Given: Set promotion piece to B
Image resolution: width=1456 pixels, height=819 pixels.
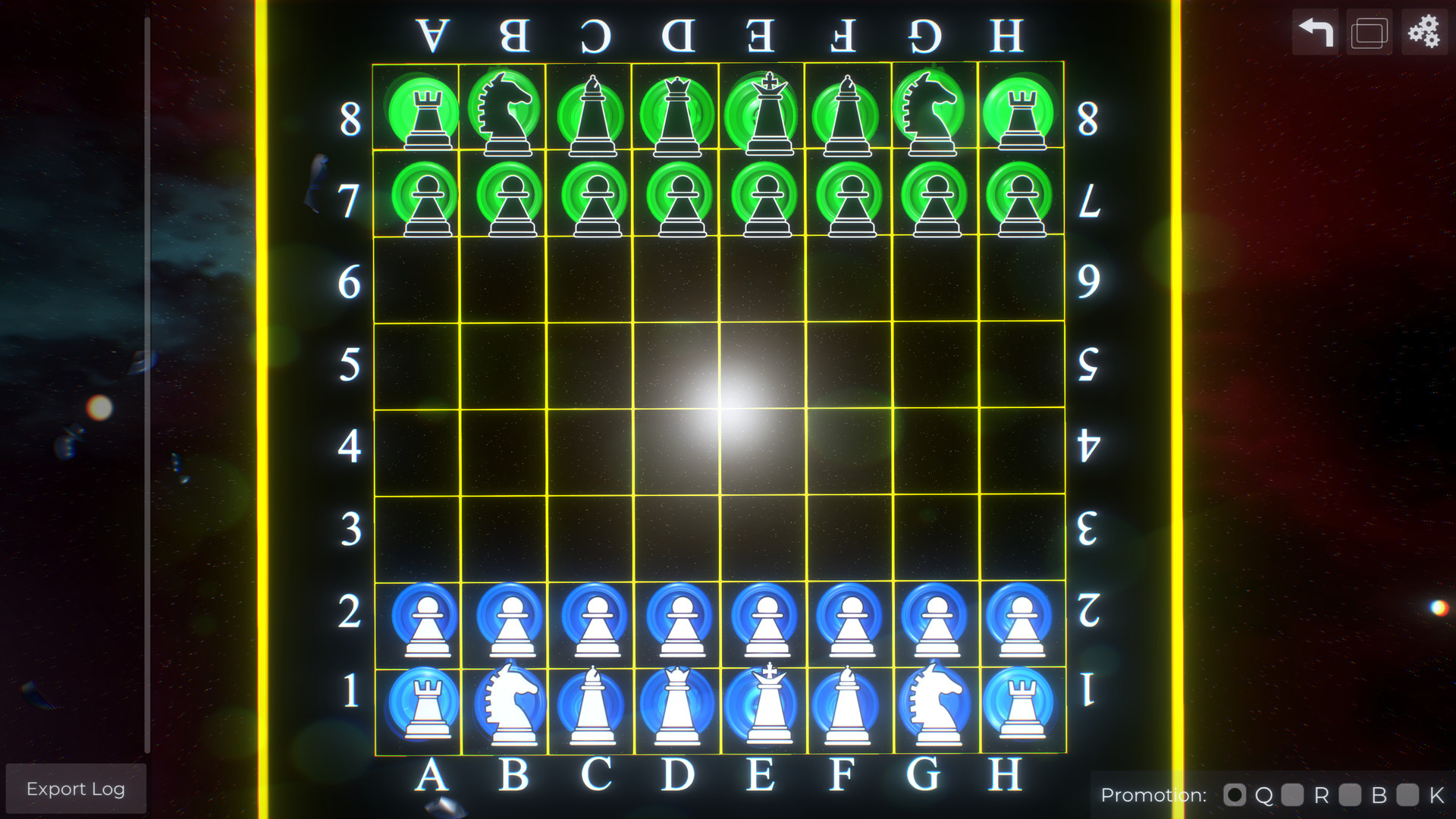Looking at the screenshot, I should 1351,795.
